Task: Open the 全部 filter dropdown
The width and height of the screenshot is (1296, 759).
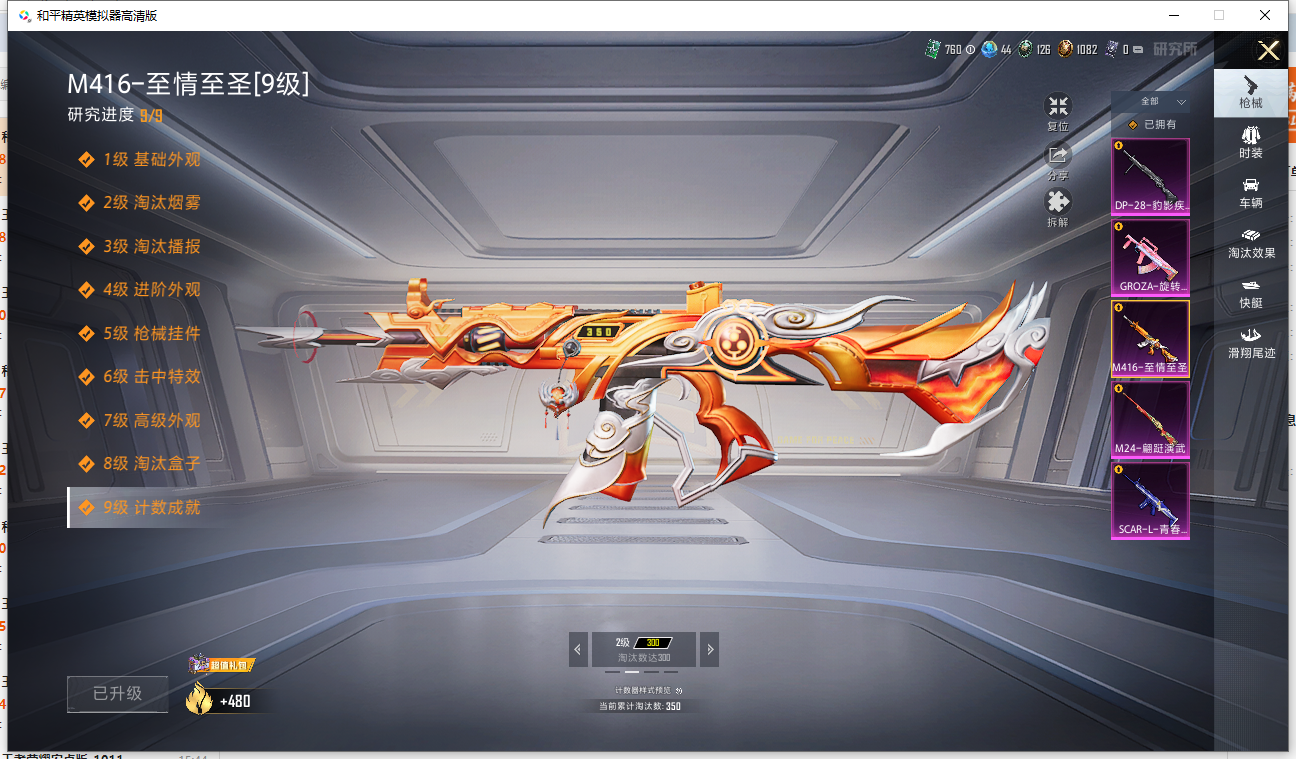Action: pyautogui.click(x=1160, y=102)
